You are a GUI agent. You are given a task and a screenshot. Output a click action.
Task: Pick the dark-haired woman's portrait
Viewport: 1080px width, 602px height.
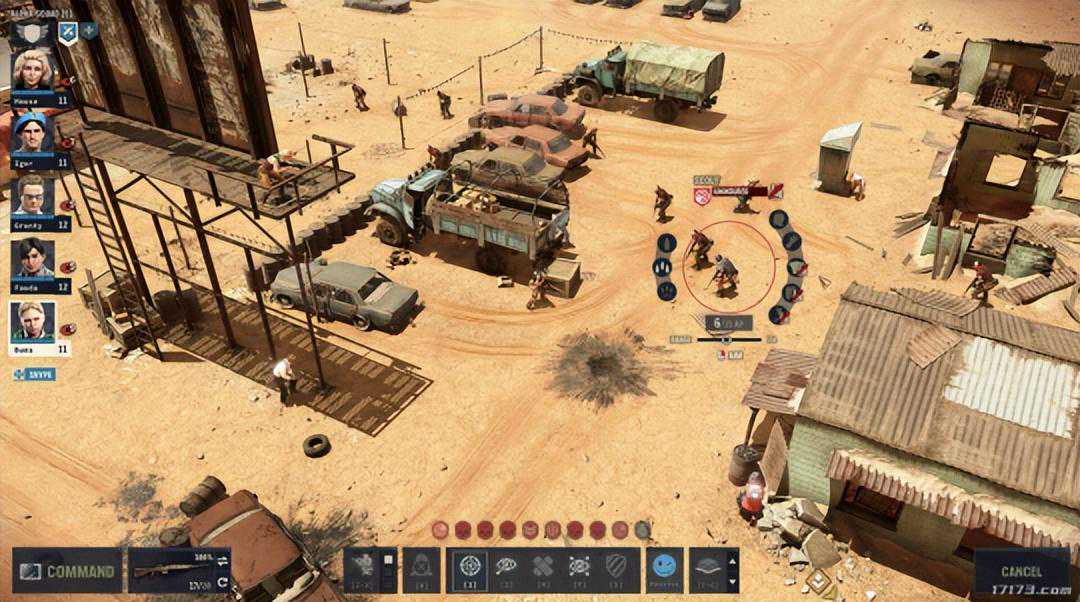[33, 259]
